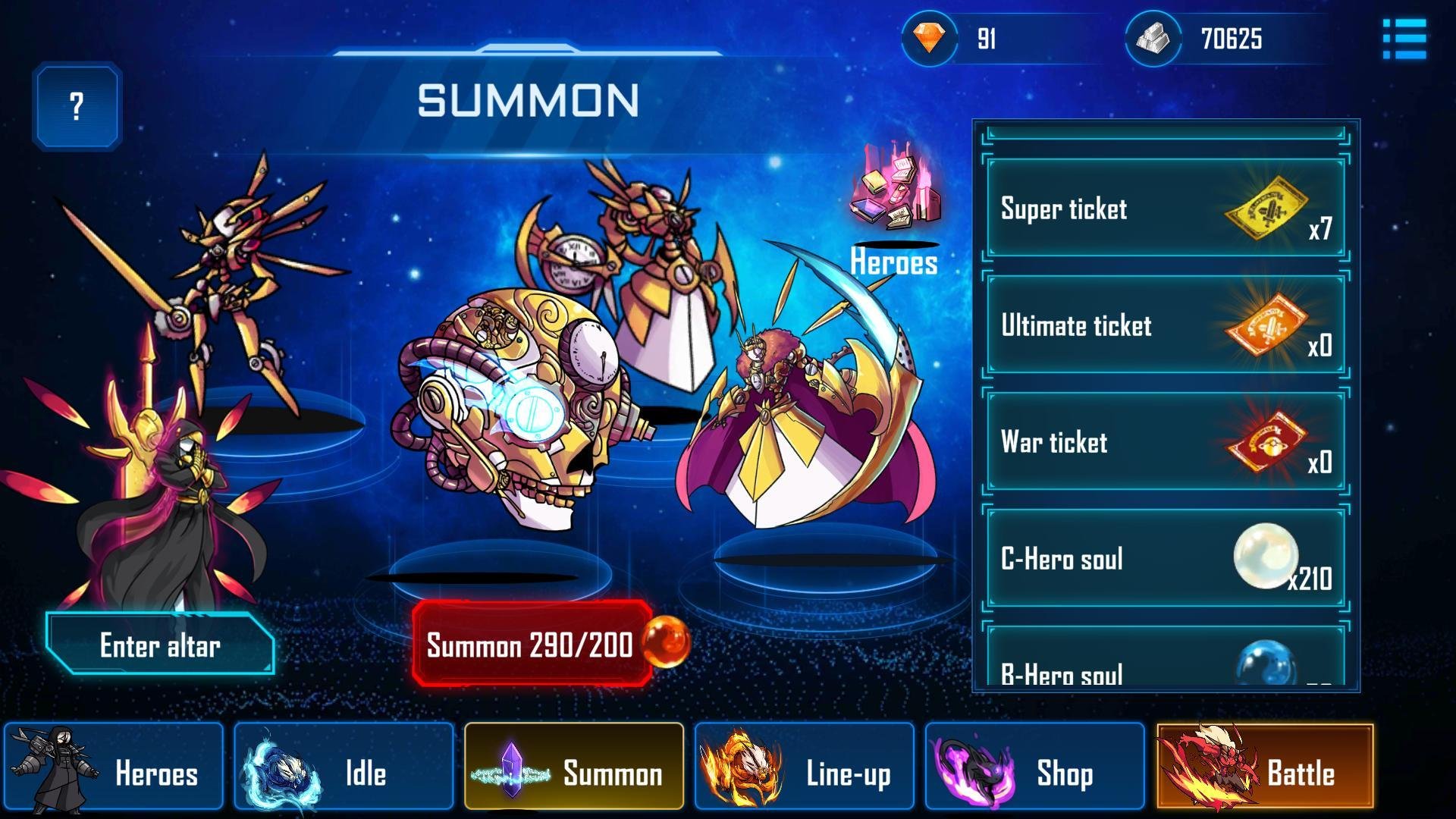Tap the silver bars currency icon
The height and width of the screenshot is (819, 1456).
(x=1153, y=38)
